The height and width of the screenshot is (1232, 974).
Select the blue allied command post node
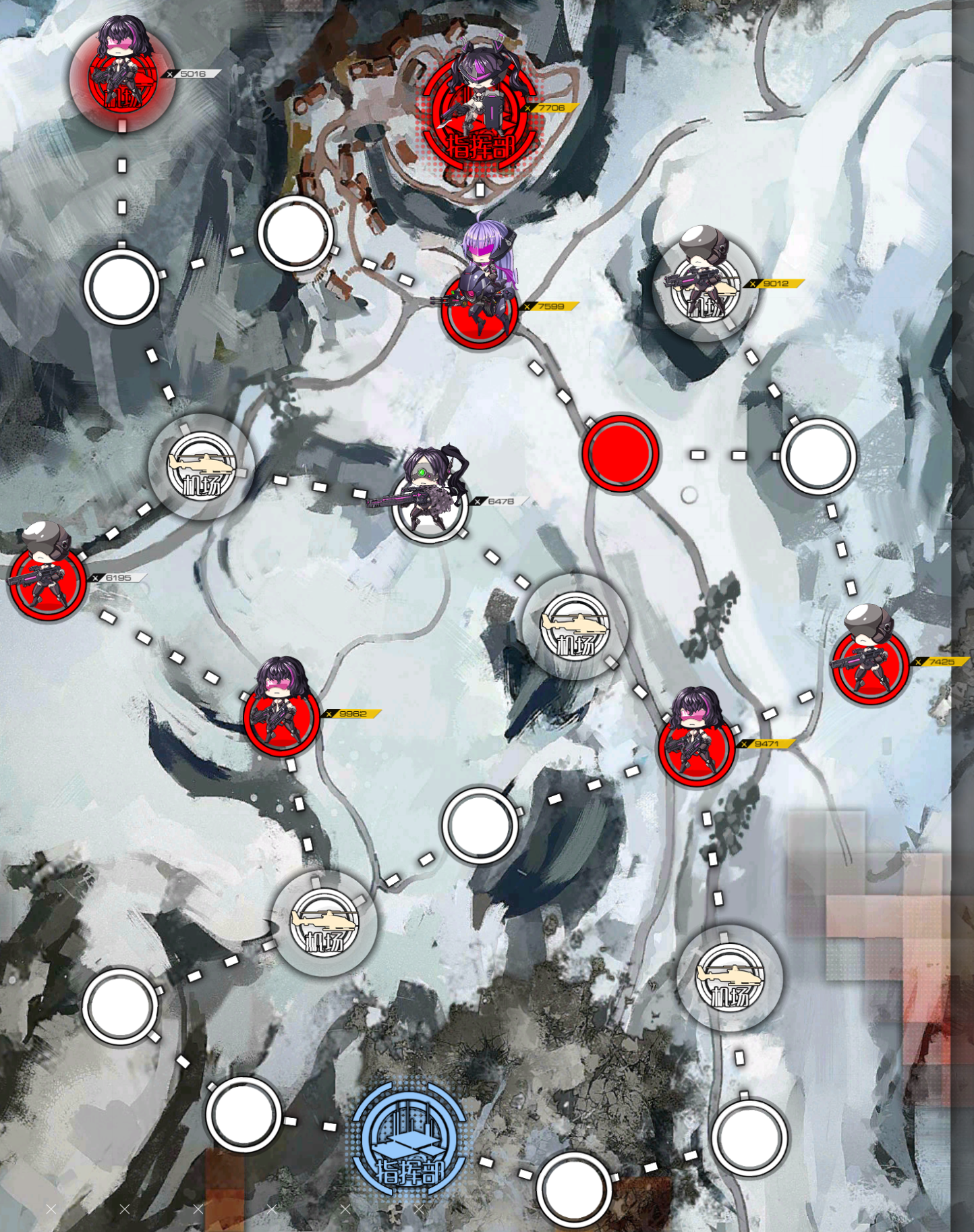point(409,1140)
